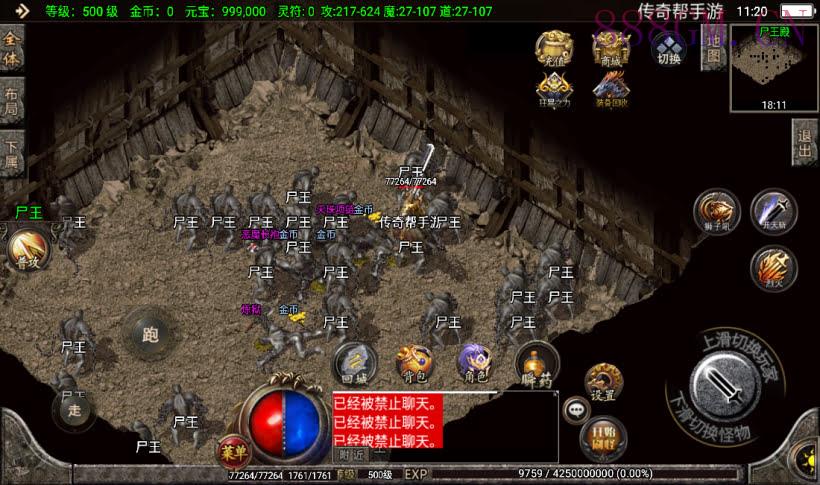Select the 下属 subordinates tab

(12, 155)
